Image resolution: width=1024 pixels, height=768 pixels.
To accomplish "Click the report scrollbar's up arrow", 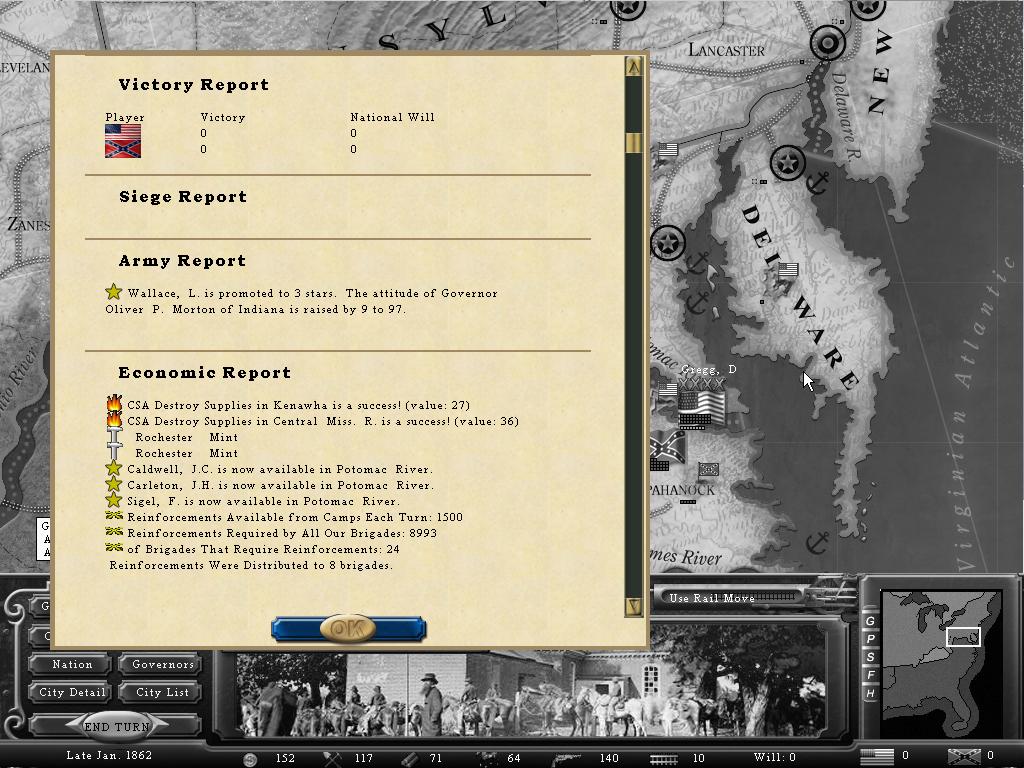I will (633, 67).
